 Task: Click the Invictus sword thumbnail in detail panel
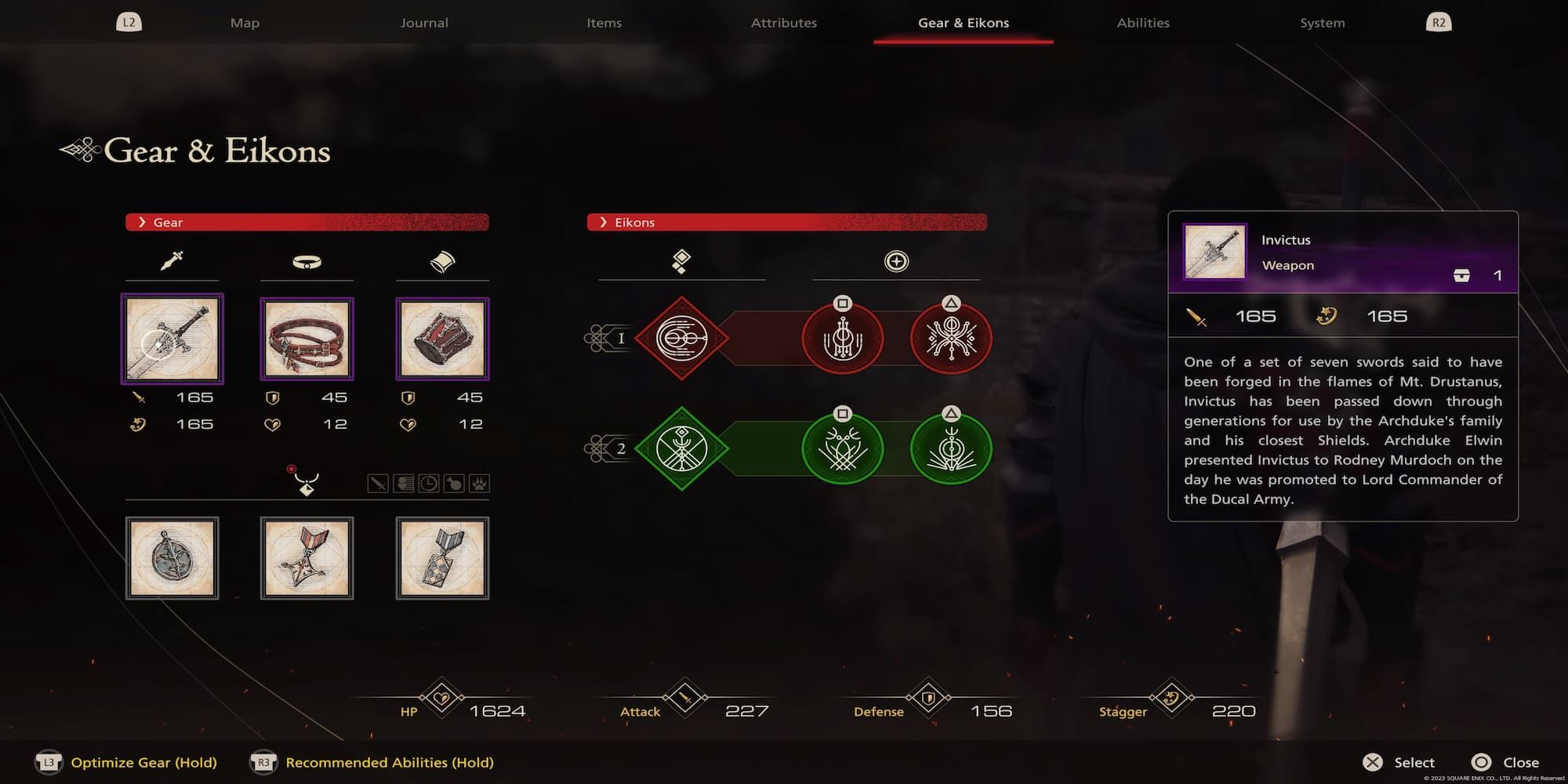coord(1214,252)
